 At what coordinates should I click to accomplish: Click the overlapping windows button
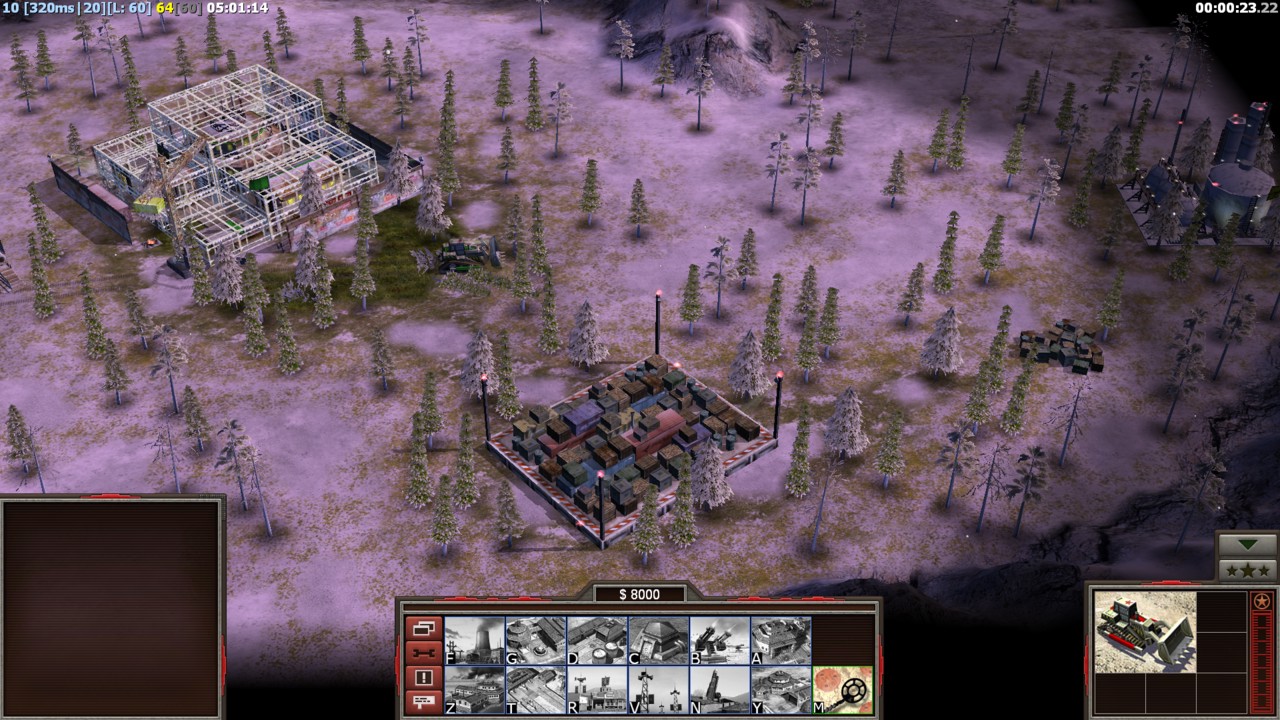423,629
